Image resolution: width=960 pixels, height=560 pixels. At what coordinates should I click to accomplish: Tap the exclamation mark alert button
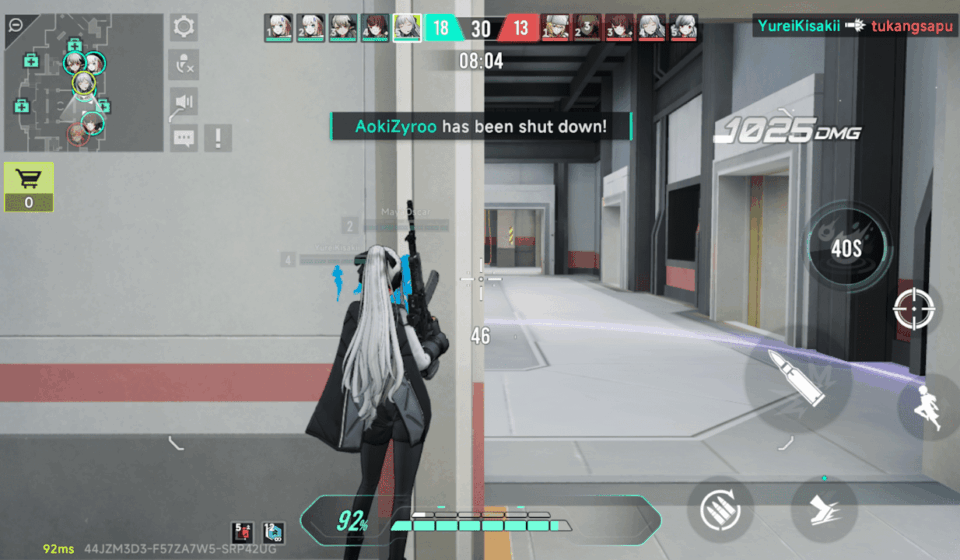[217, 138]
